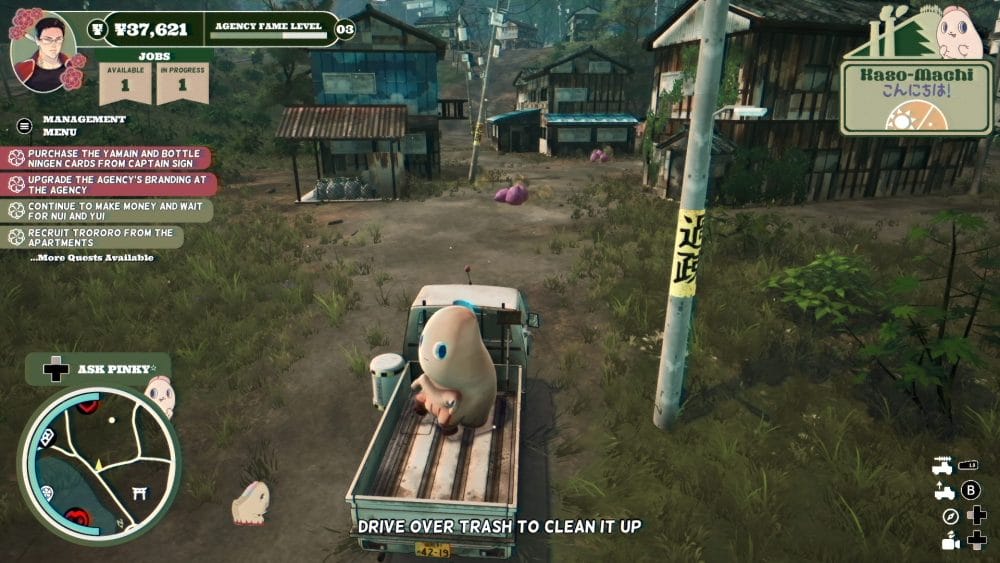Viewport: 1000px width, 563px height.
Task: Click the compass icon in the control hints
Action: (950, 516)
